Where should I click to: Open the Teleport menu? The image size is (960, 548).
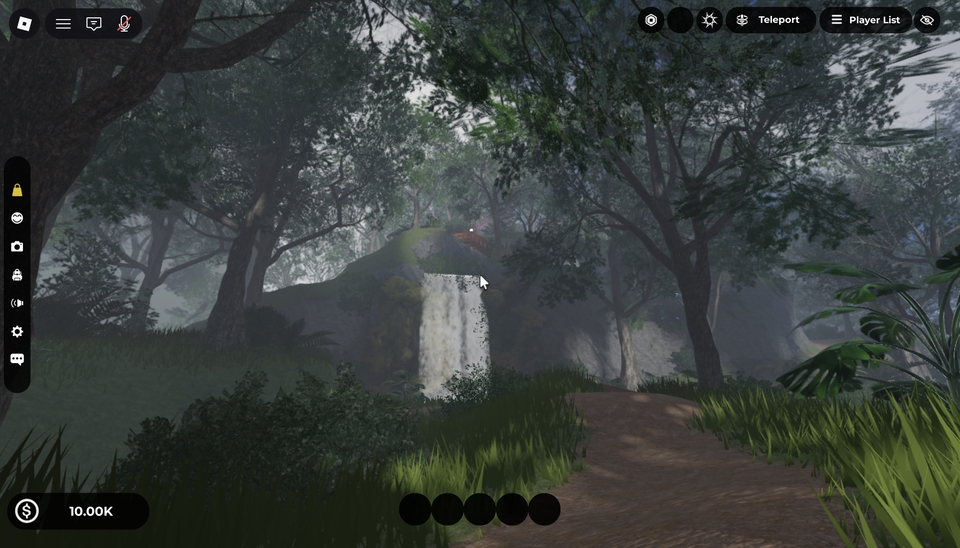tap(769, 20)
